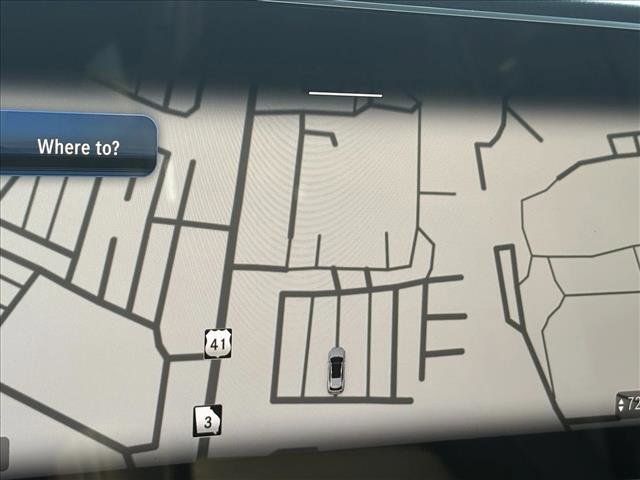Viewport: 640px width, 480px height.
Task: Click the car position marker on the map
Action: (x=336, y=368)
